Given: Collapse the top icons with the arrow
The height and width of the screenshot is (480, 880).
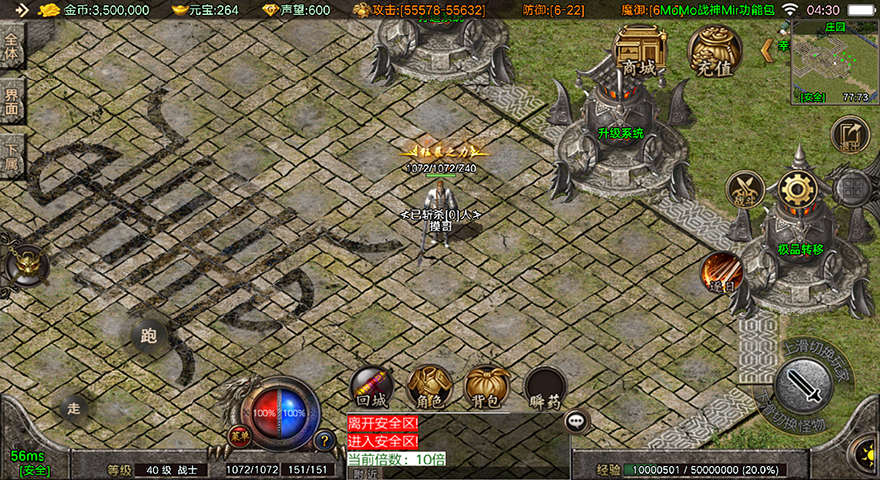Looking at the screenshot, I should [x=767, y=48].
